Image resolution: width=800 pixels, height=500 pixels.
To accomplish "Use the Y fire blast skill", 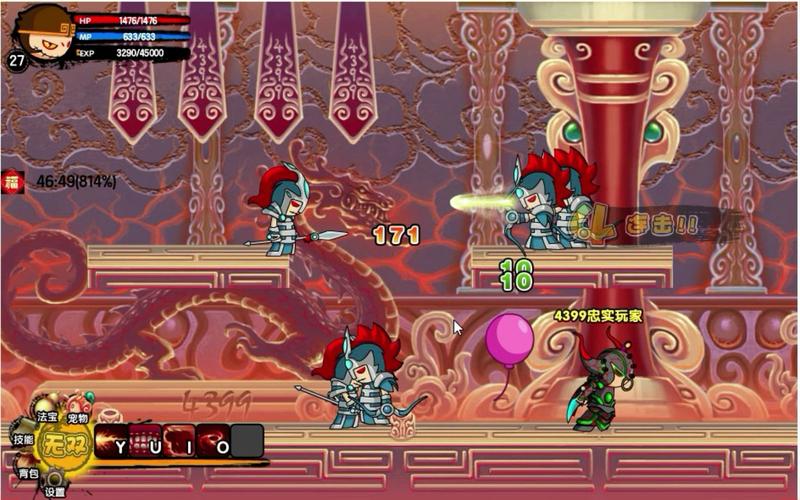I will pos(114,443).
